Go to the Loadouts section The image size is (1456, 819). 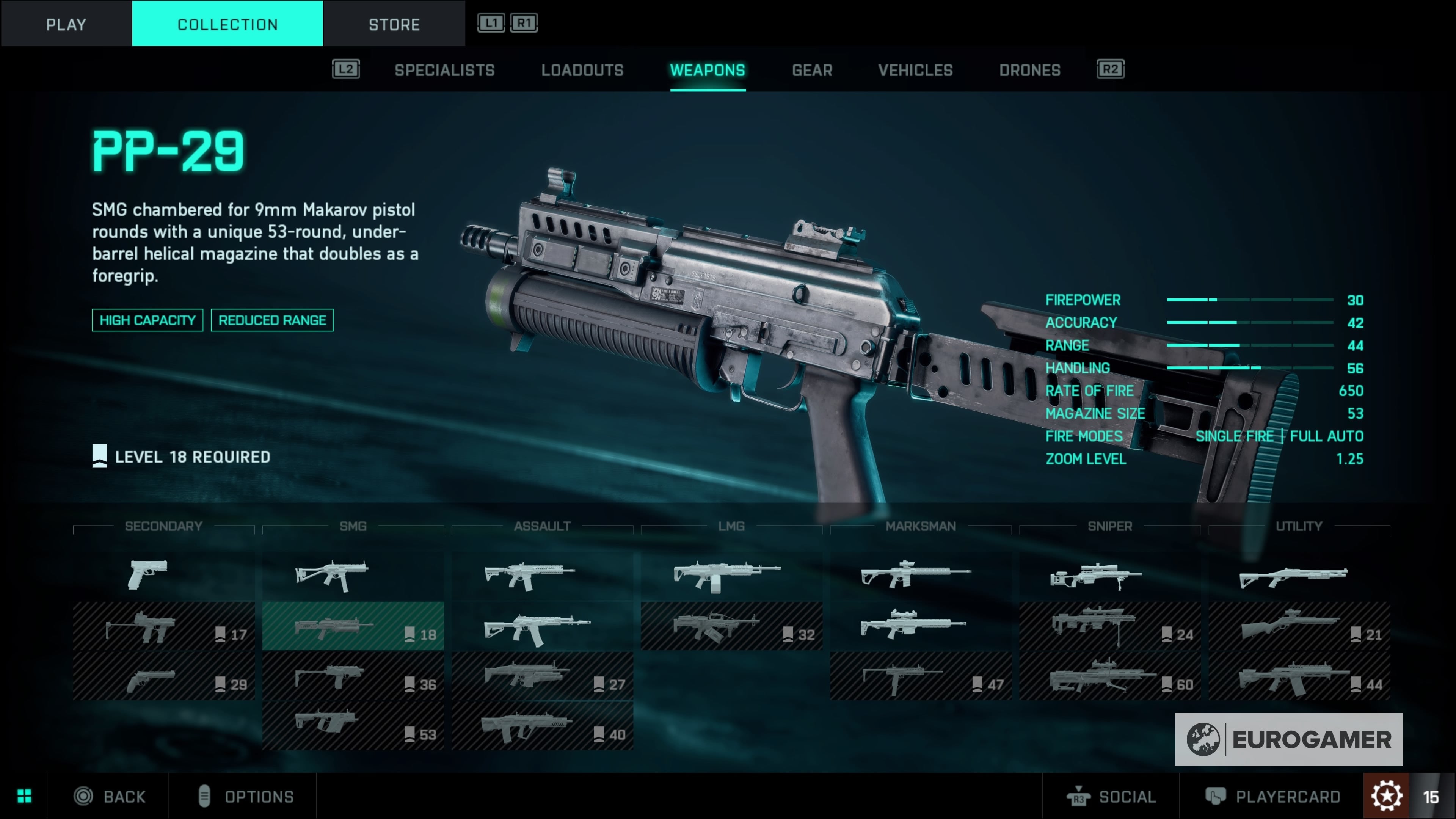582,70
